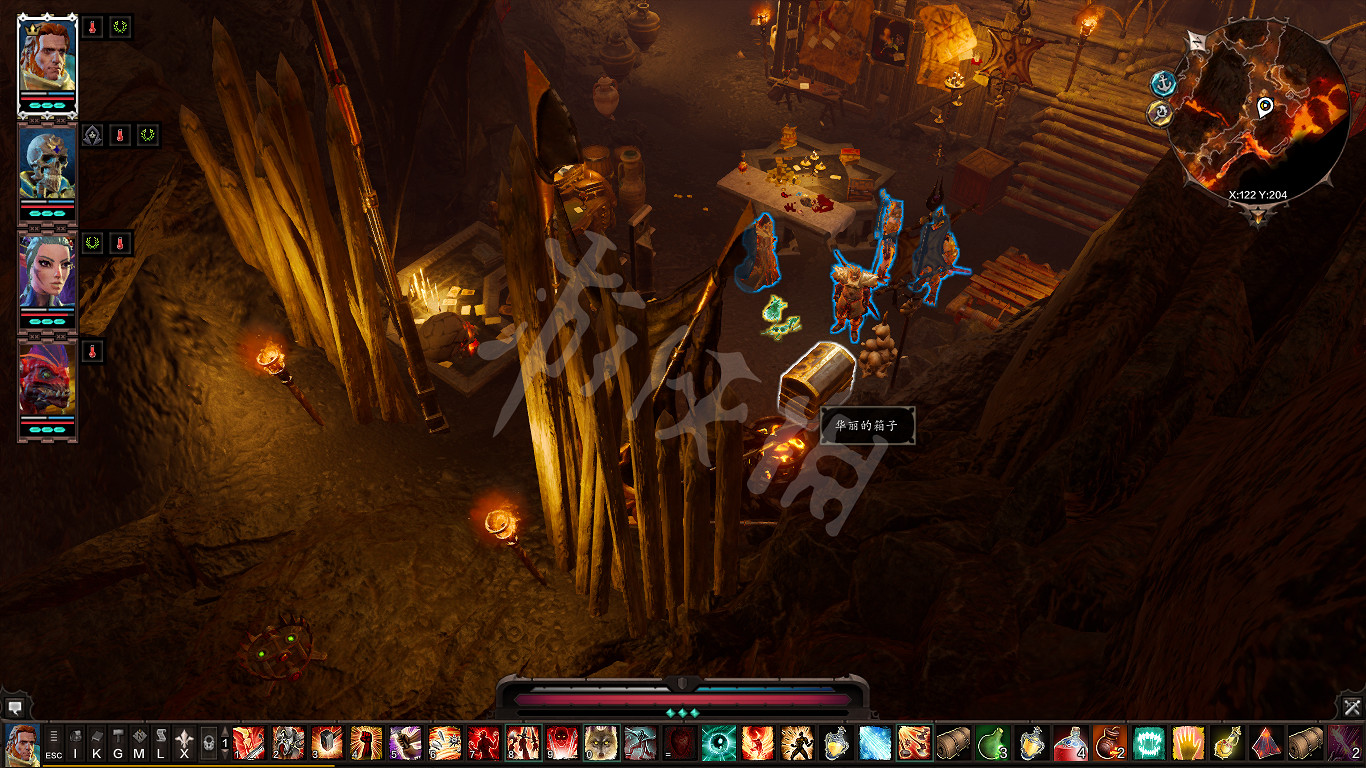Choose the pale-haired elf companion portrait
Viewport: 1366px width, 768px height.
coord(47,269)
